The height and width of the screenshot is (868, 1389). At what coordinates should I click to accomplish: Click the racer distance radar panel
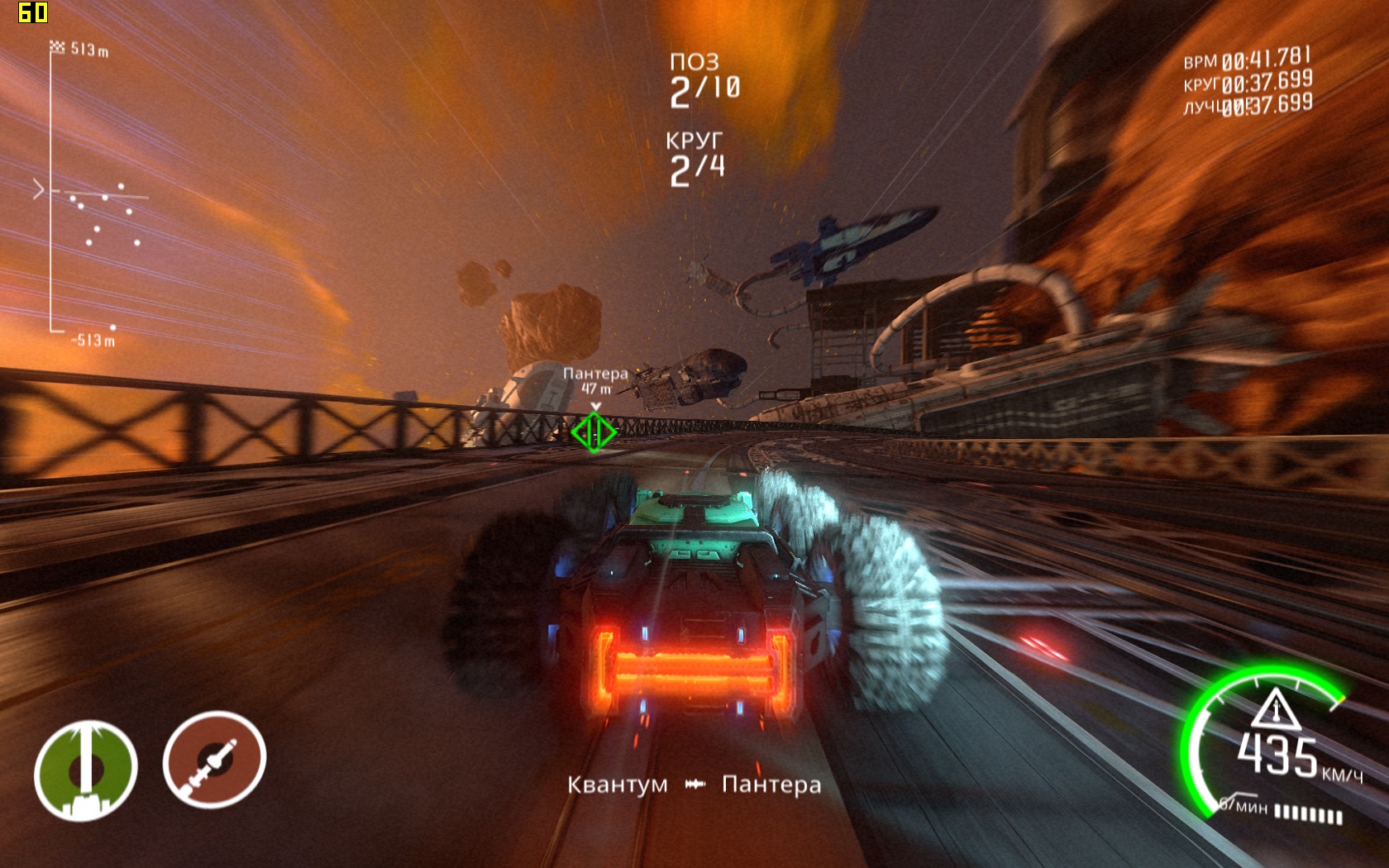click(93, 195)
